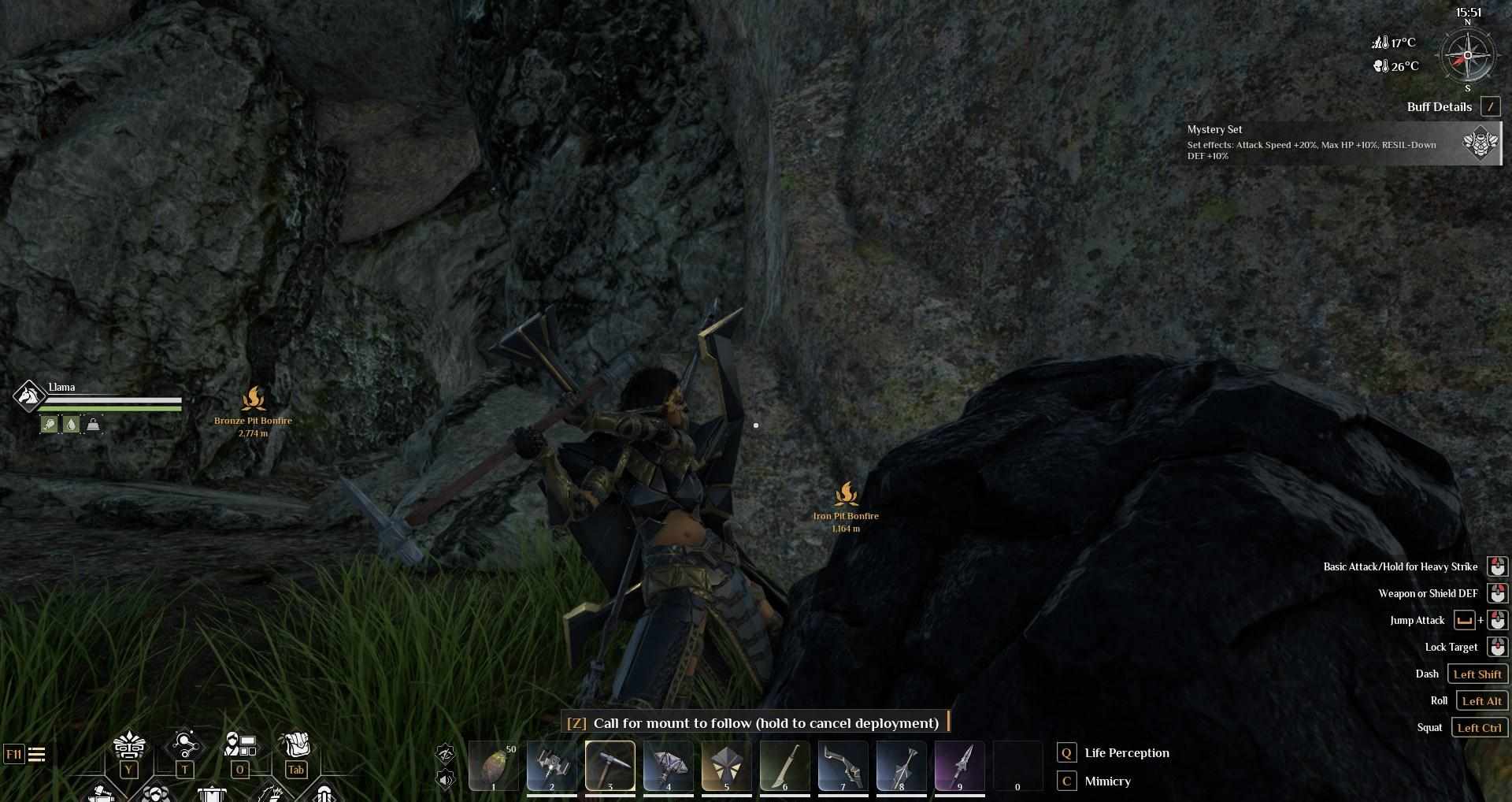
Task: Open the tribal mask menu icon
Action: 129,744
